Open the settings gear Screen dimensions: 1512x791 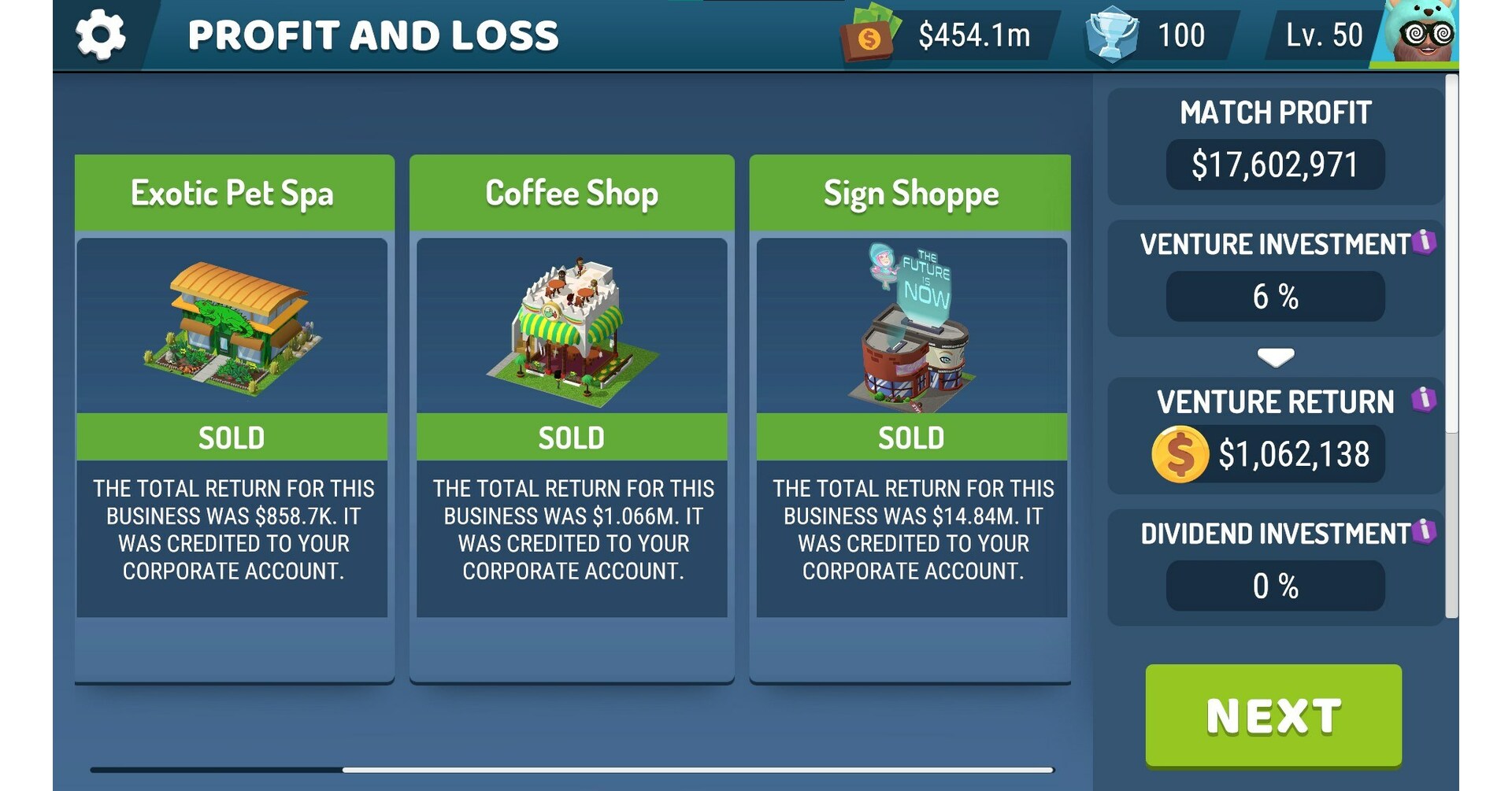tap(101, 33)
